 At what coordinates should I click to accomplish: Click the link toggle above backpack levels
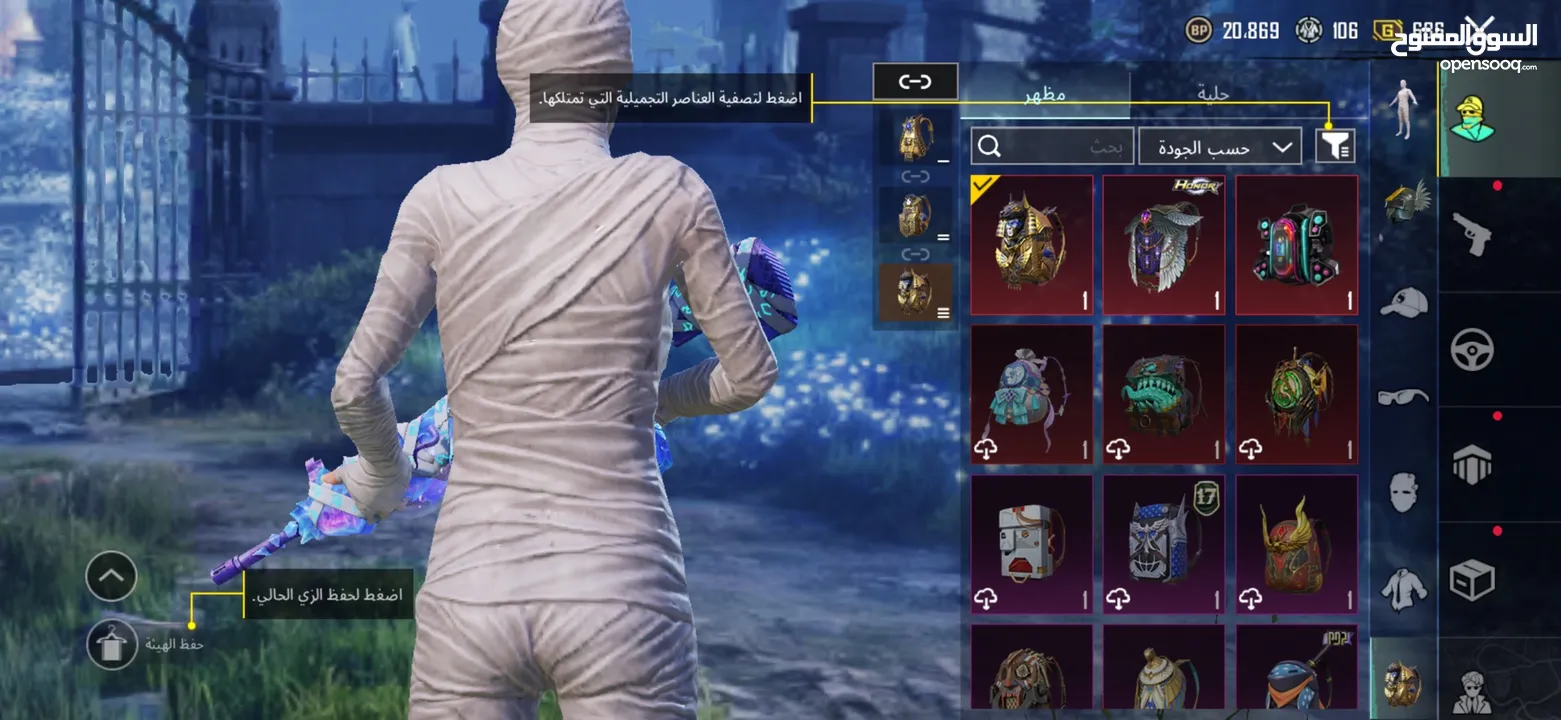[x=915, y=82]
